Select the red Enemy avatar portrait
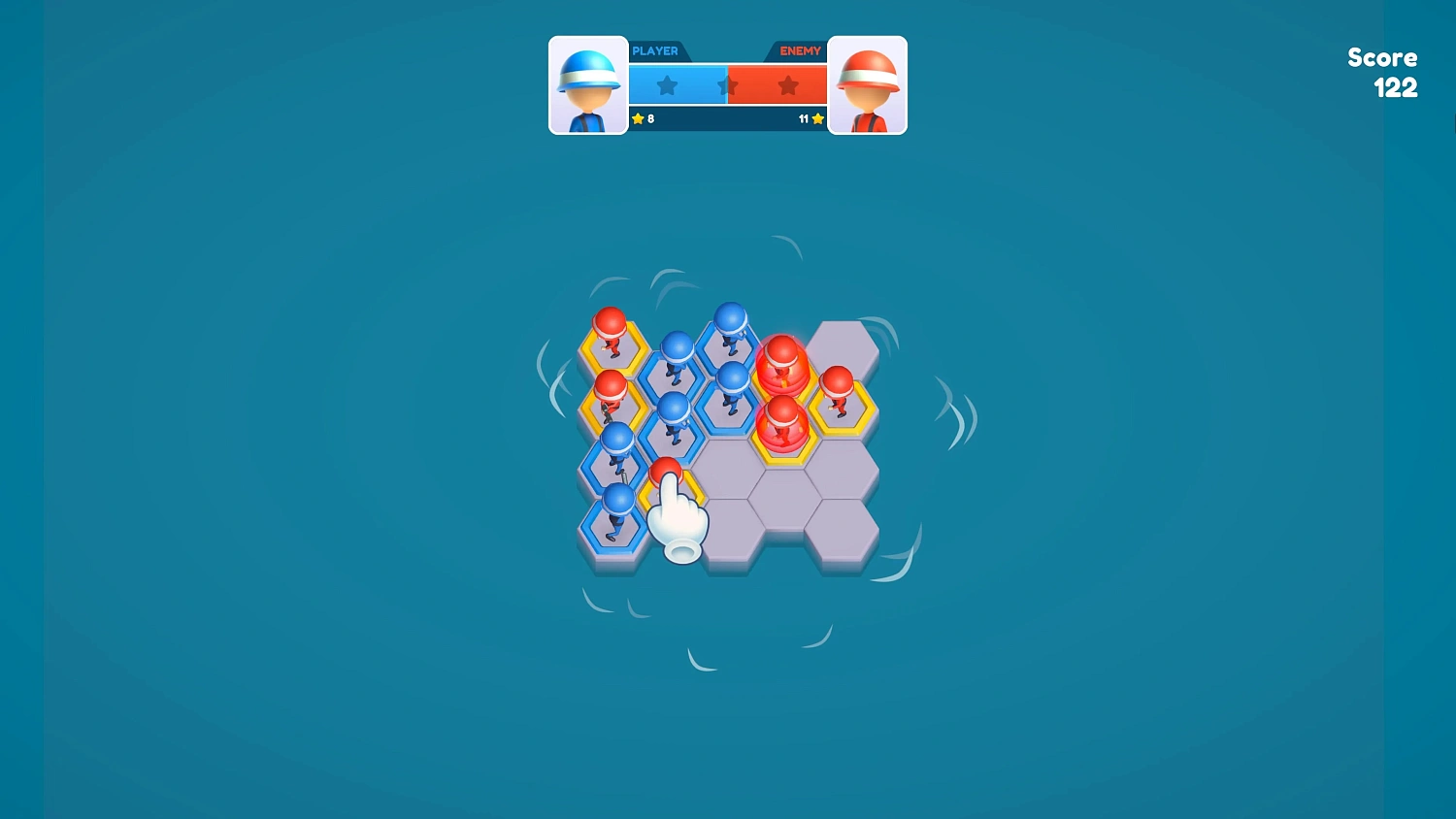The height and width of the screenshot is (819, 1456). (869, 85)
